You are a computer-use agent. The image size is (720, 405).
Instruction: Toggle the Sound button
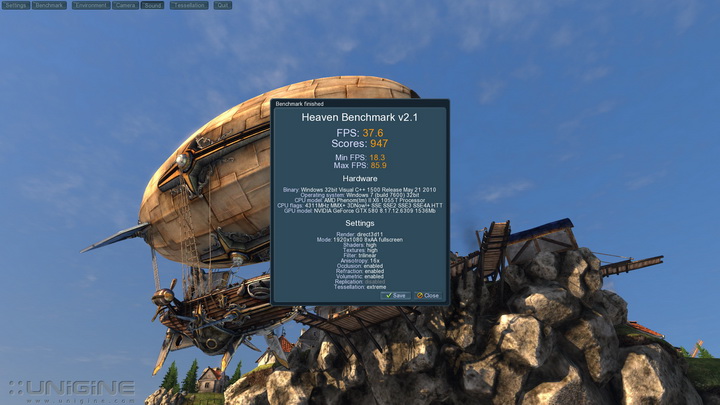tap(152, 5)
